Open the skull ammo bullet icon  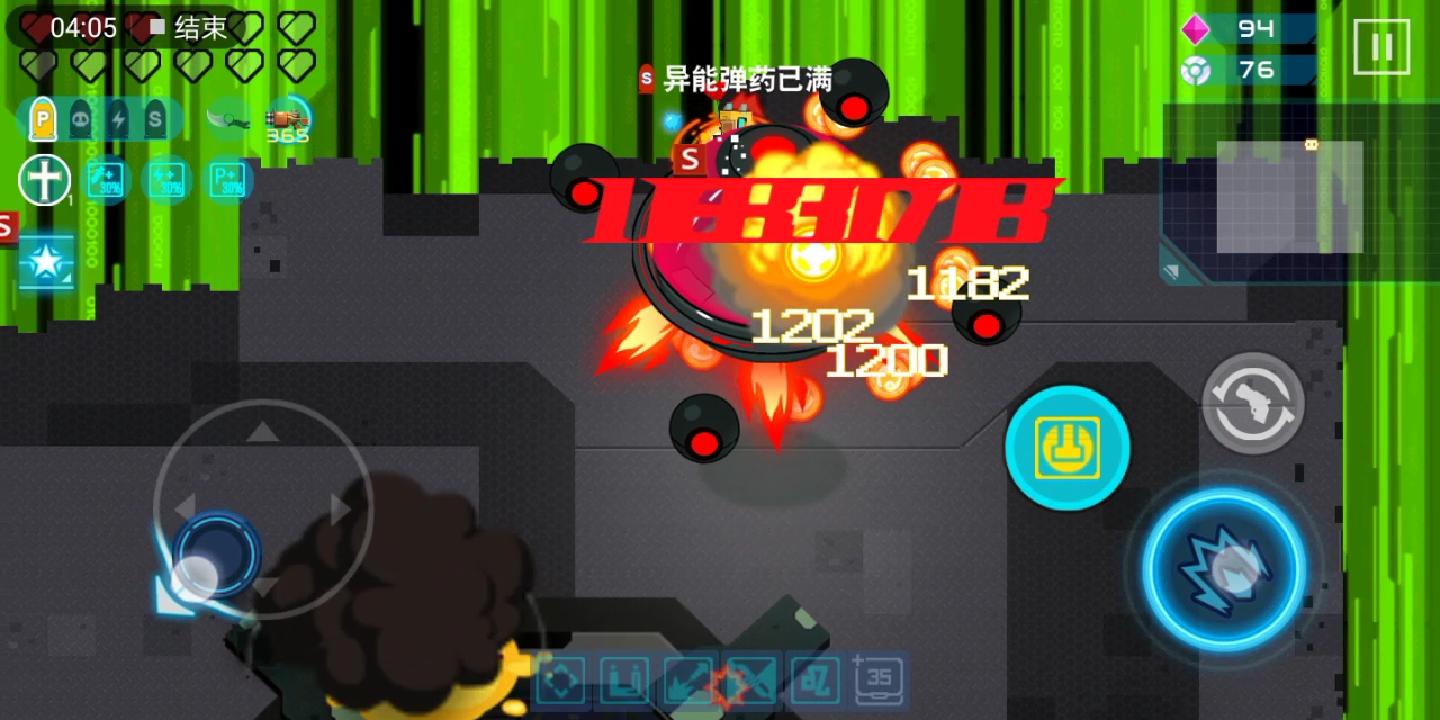[x=82, y=118]
